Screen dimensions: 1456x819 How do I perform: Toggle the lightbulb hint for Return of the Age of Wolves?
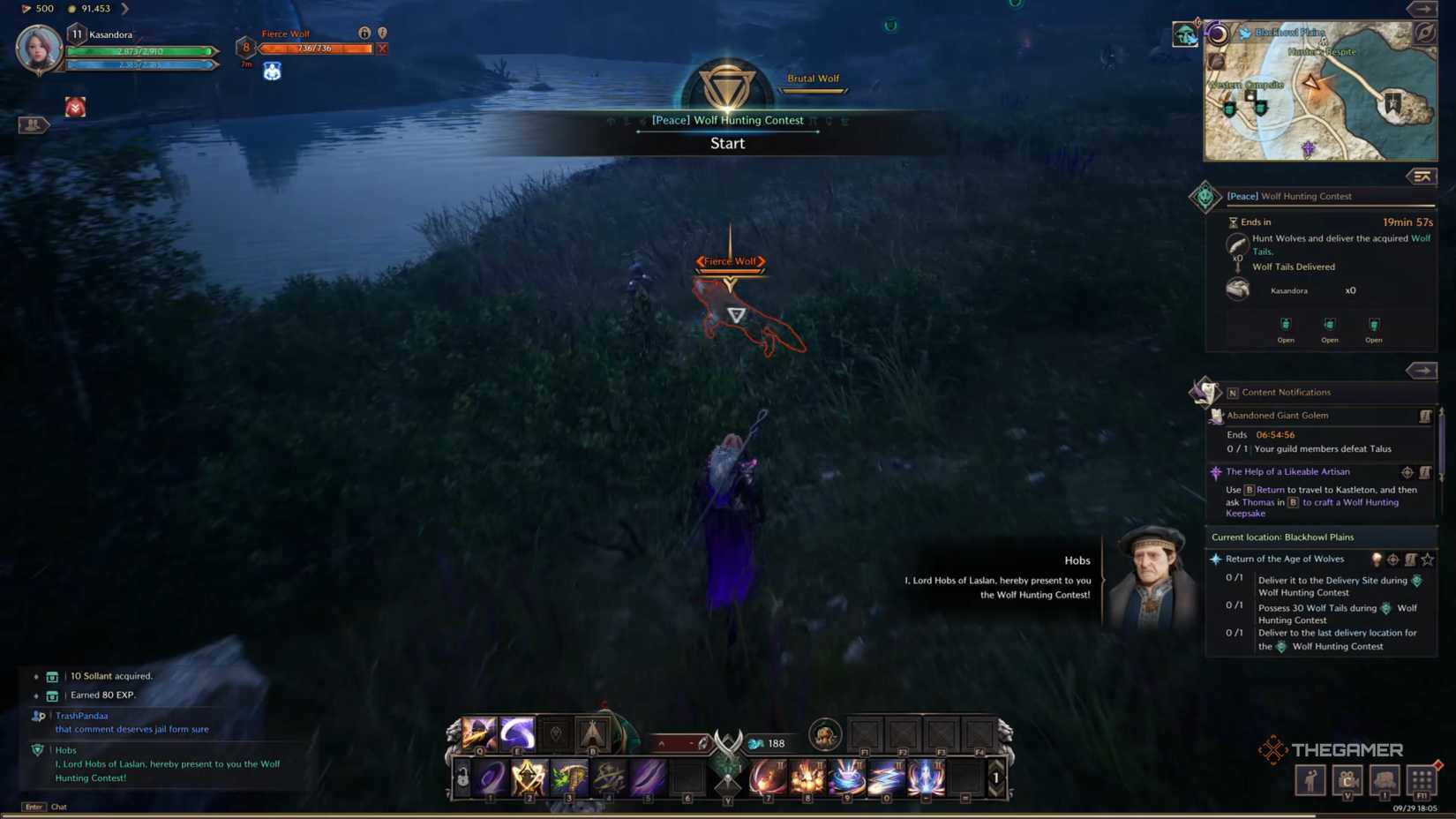[1377, 559]
